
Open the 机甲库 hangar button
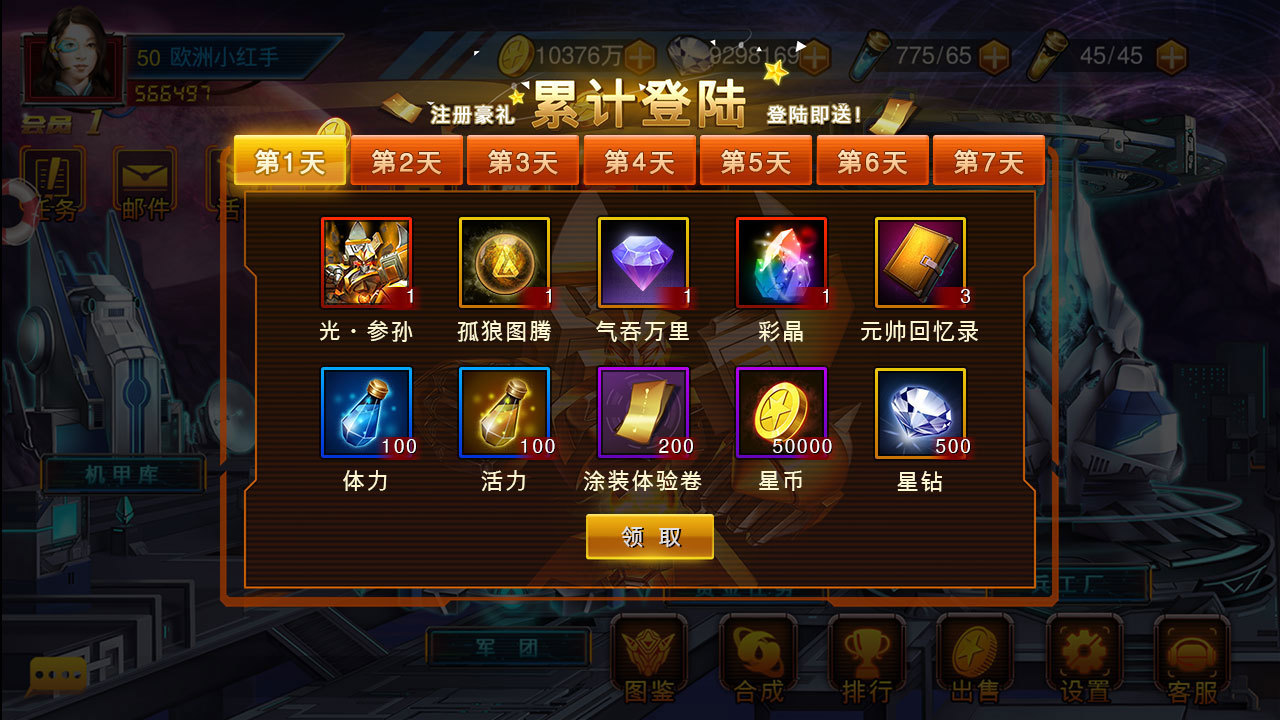pyautogui.click(x=120, y=475)
